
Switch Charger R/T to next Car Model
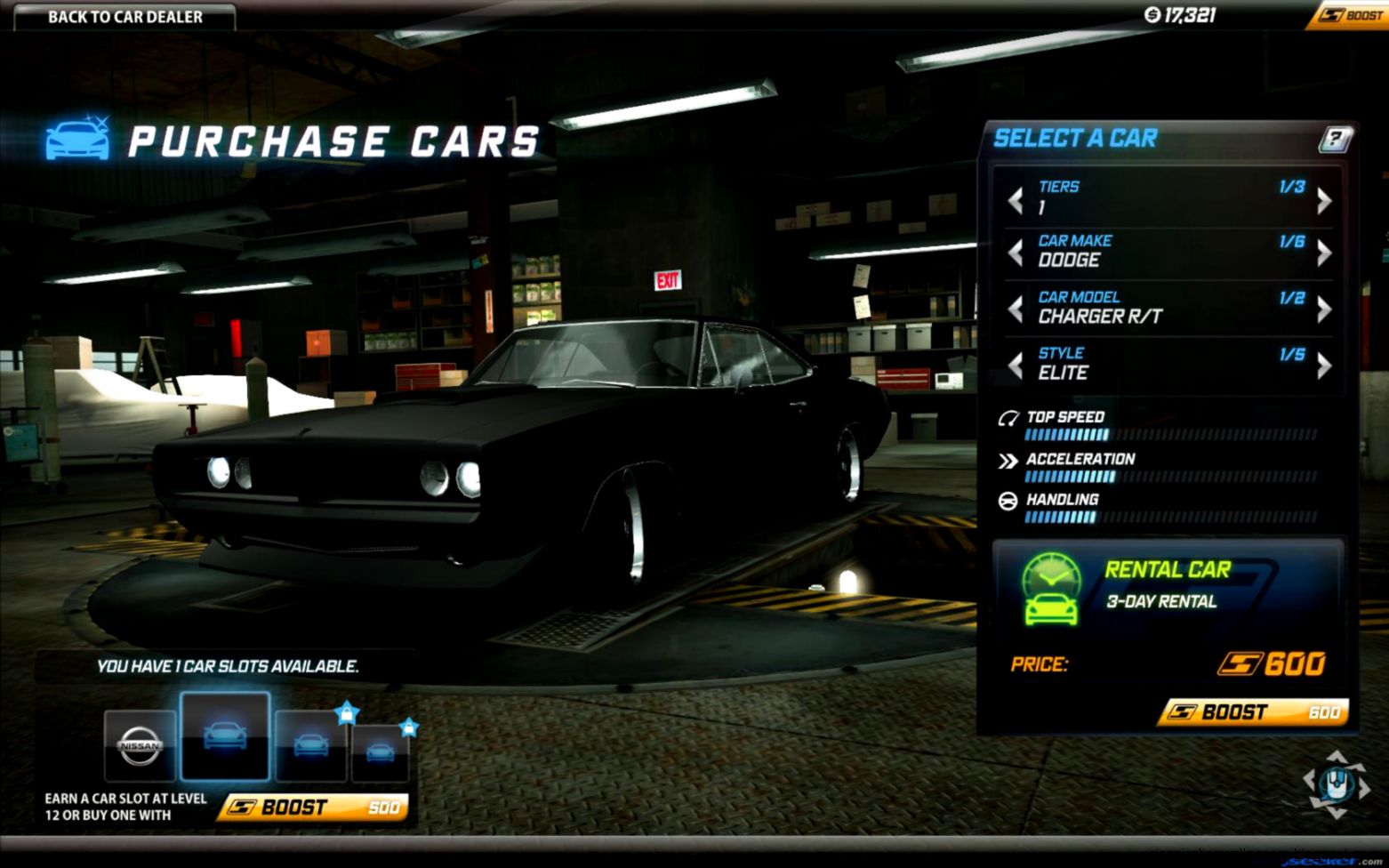tap(1322, 309)
